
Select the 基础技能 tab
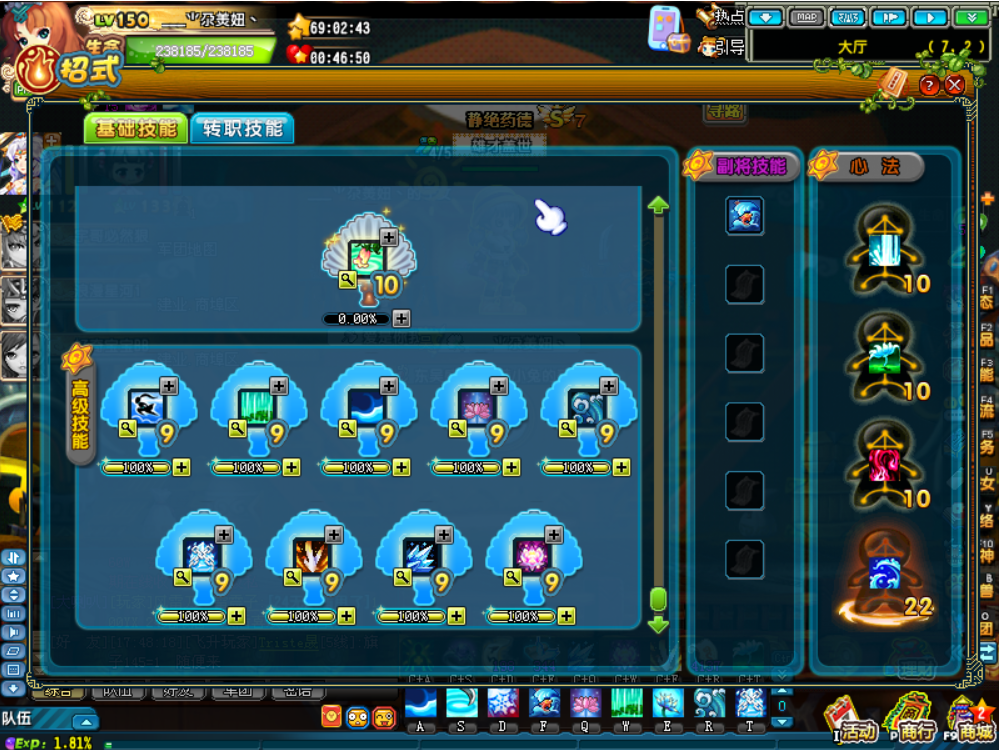tap(136, 129)
